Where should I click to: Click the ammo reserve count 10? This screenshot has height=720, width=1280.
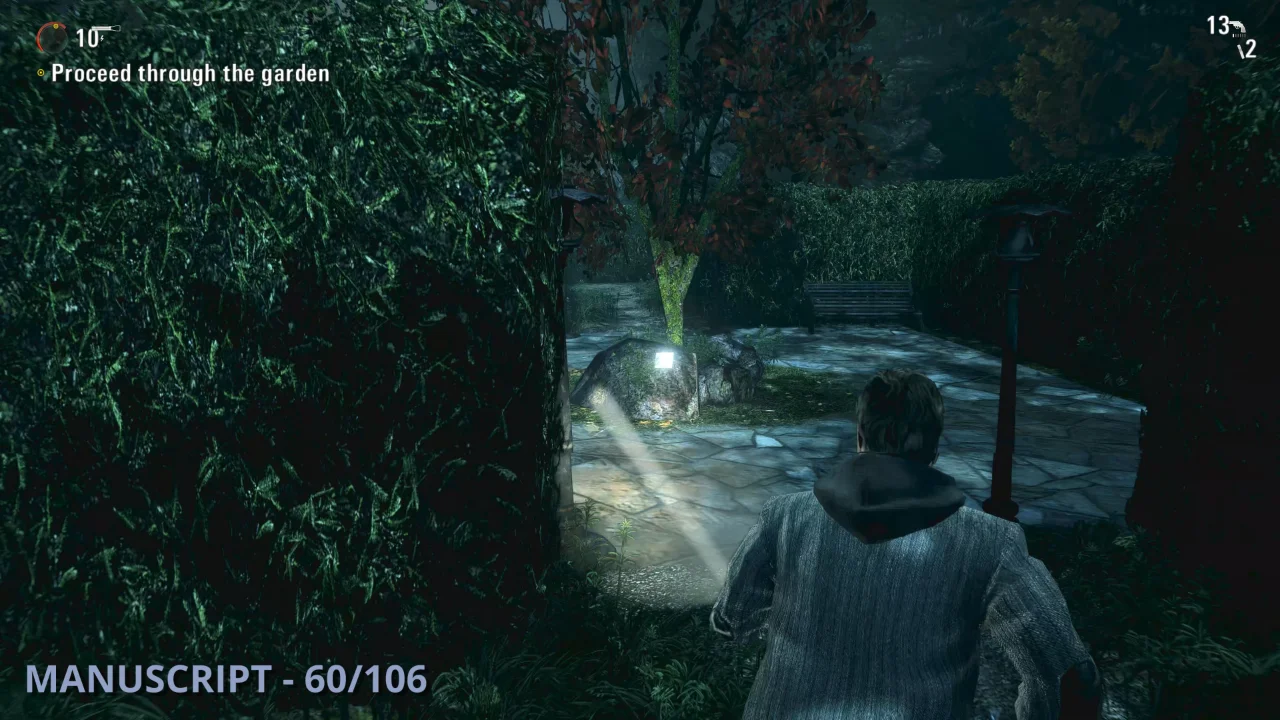click(x=87, y=40)
